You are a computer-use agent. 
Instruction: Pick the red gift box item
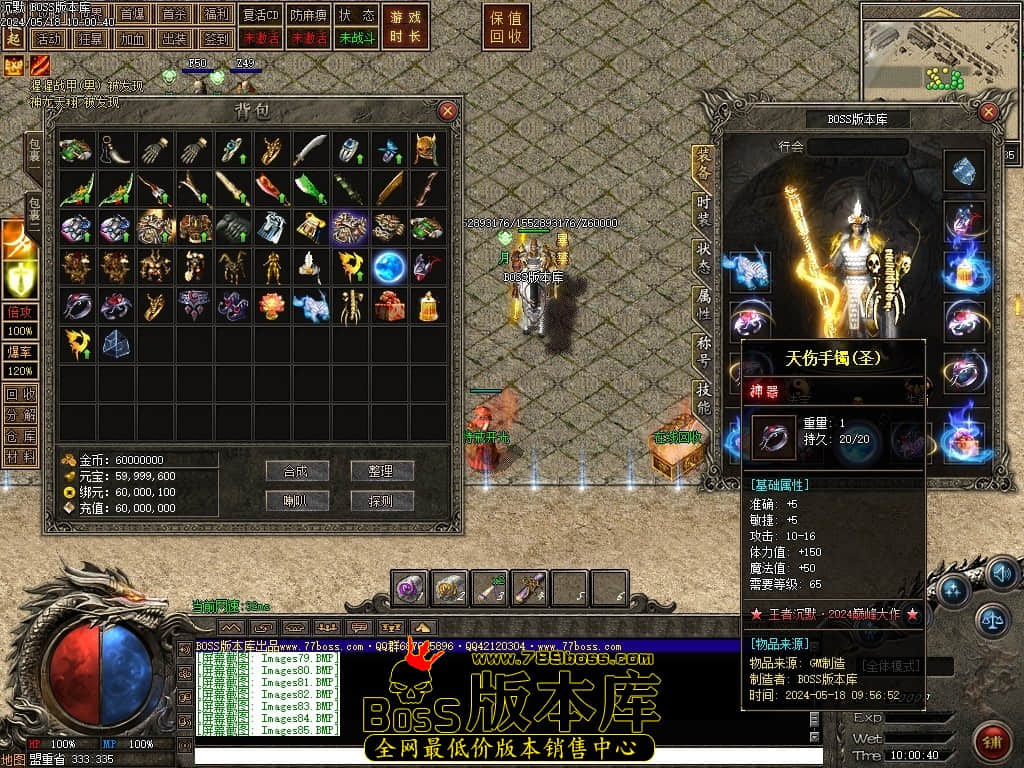(389, 305)
